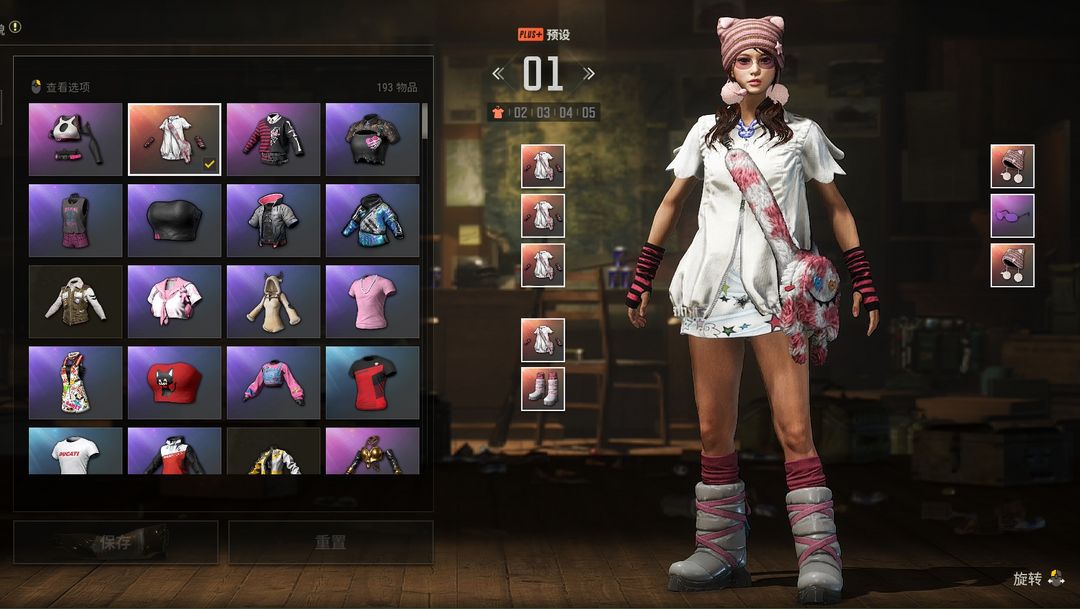The height and width of the screenshot is (609, 1080).
Task: Select preset 04
Action: click(566, 113)
